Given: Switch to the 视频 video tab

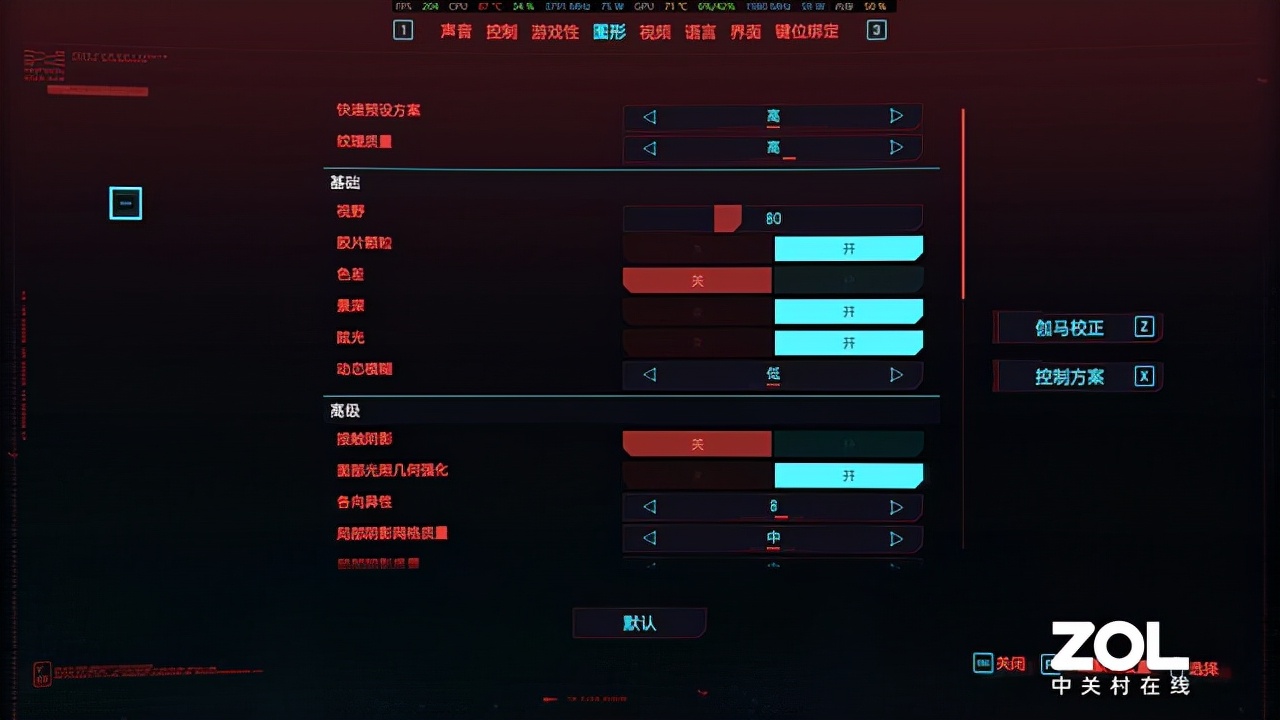Looking at the screenshot, I should click(x=655, y=31).
